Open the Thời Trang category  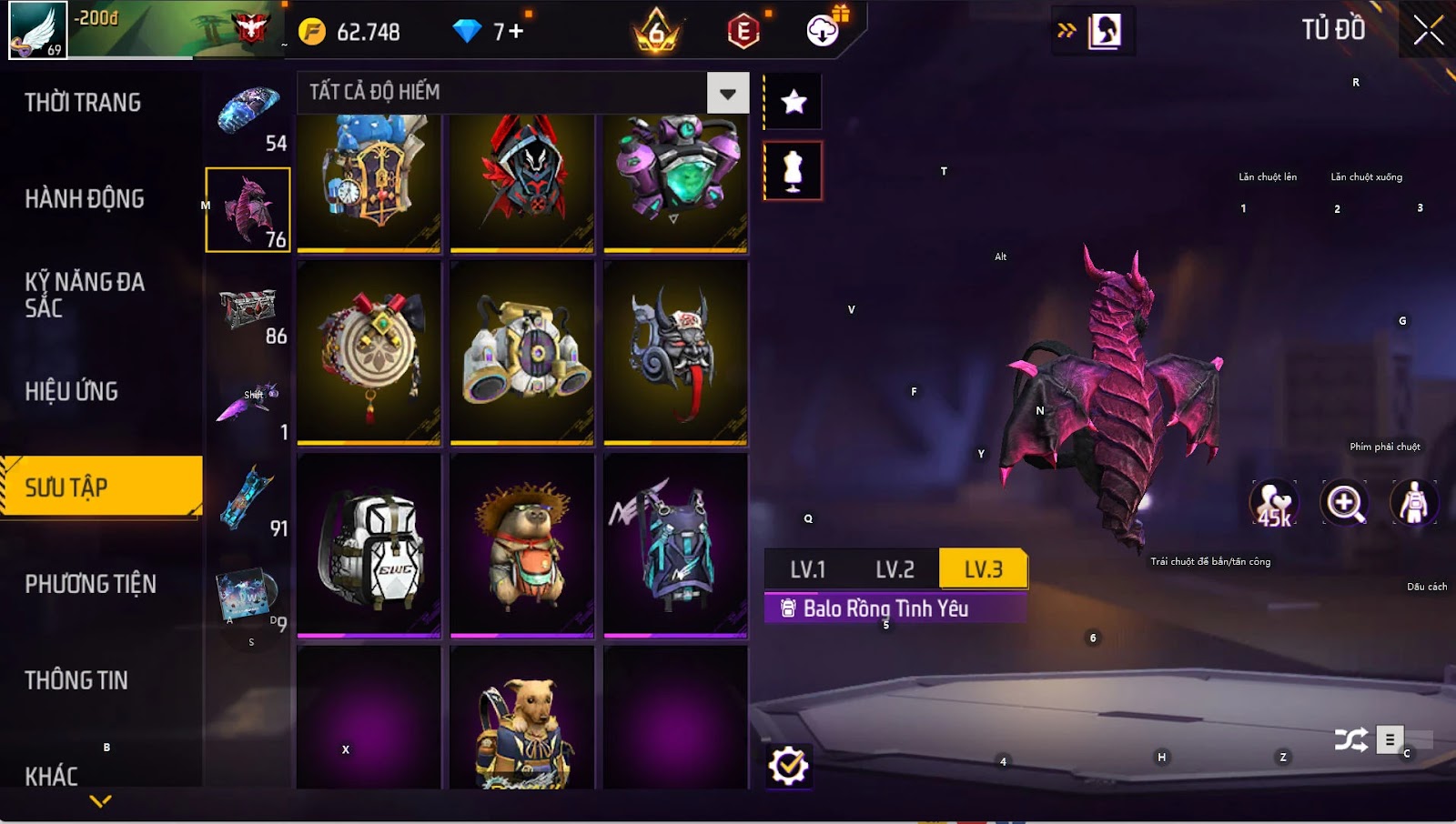tap(83, 103)
